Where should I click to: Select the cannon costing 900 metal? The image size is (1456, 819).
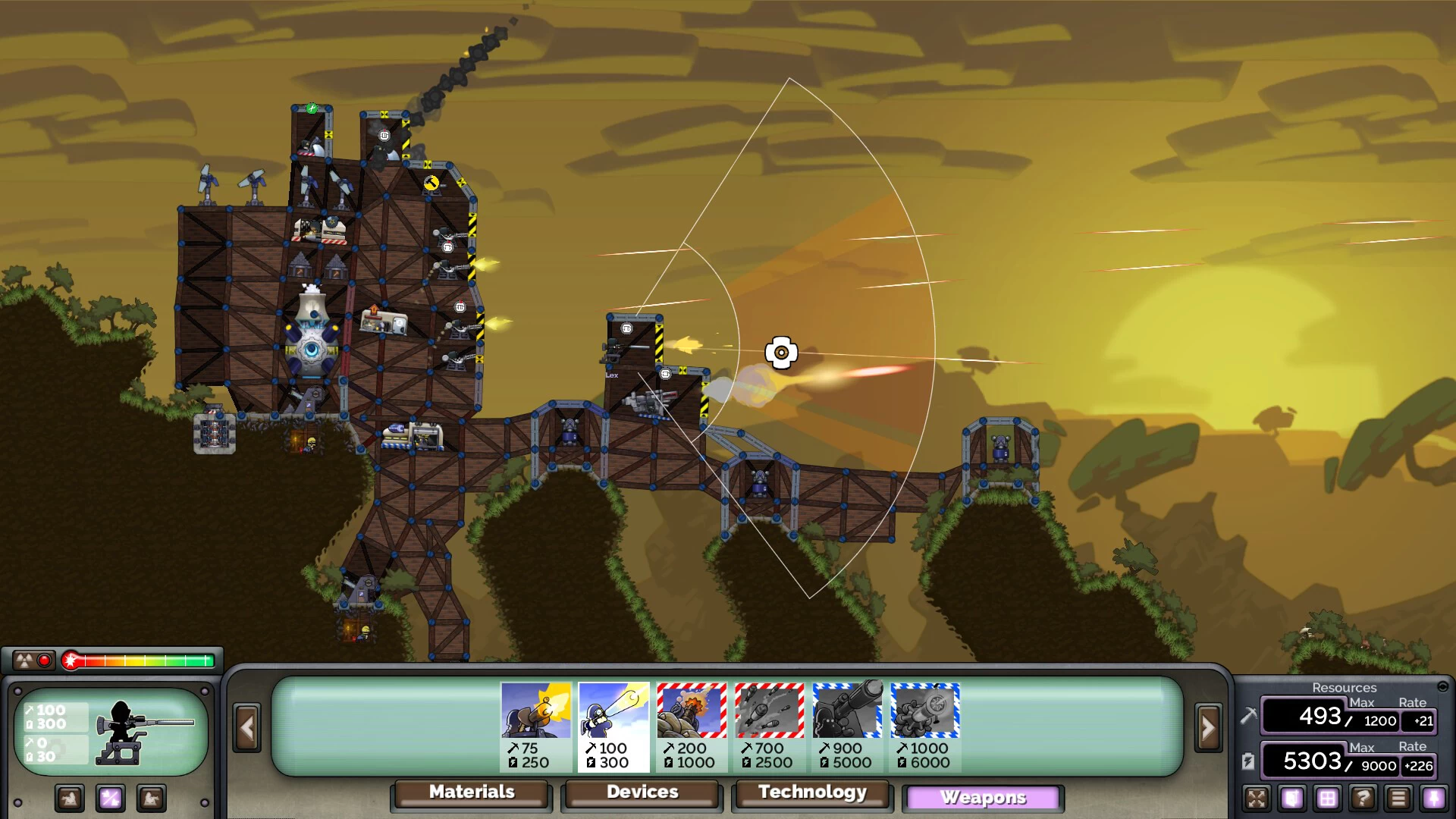pos(847,726)
